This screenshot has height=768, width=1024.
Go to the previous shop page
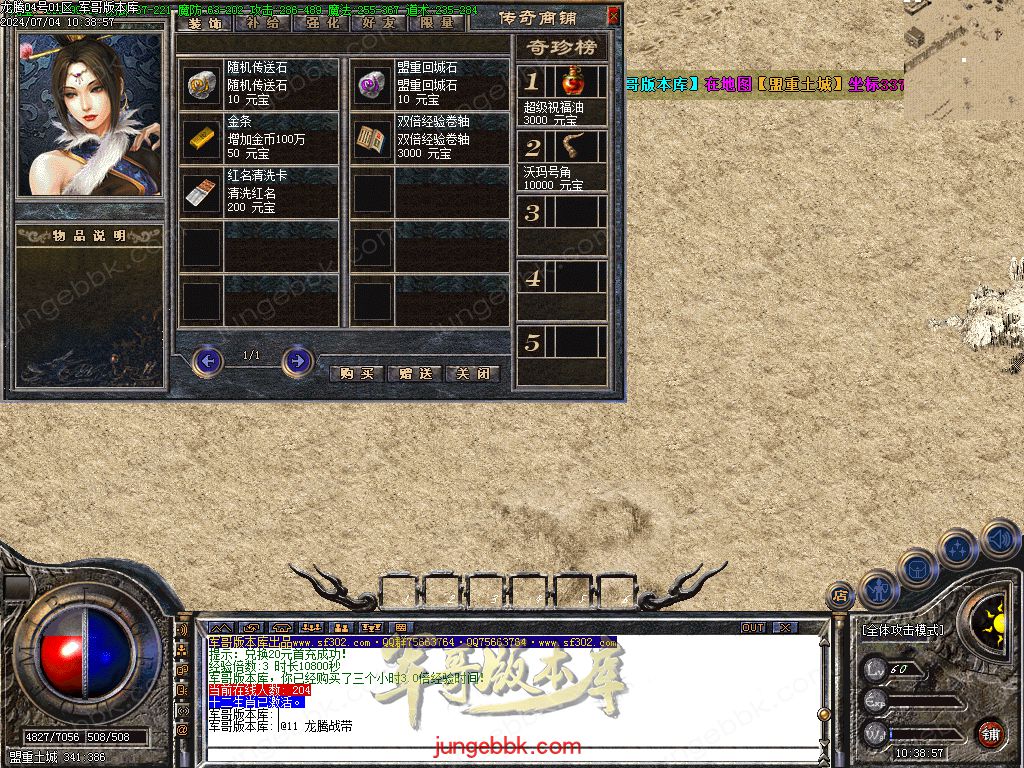(207, 360)
